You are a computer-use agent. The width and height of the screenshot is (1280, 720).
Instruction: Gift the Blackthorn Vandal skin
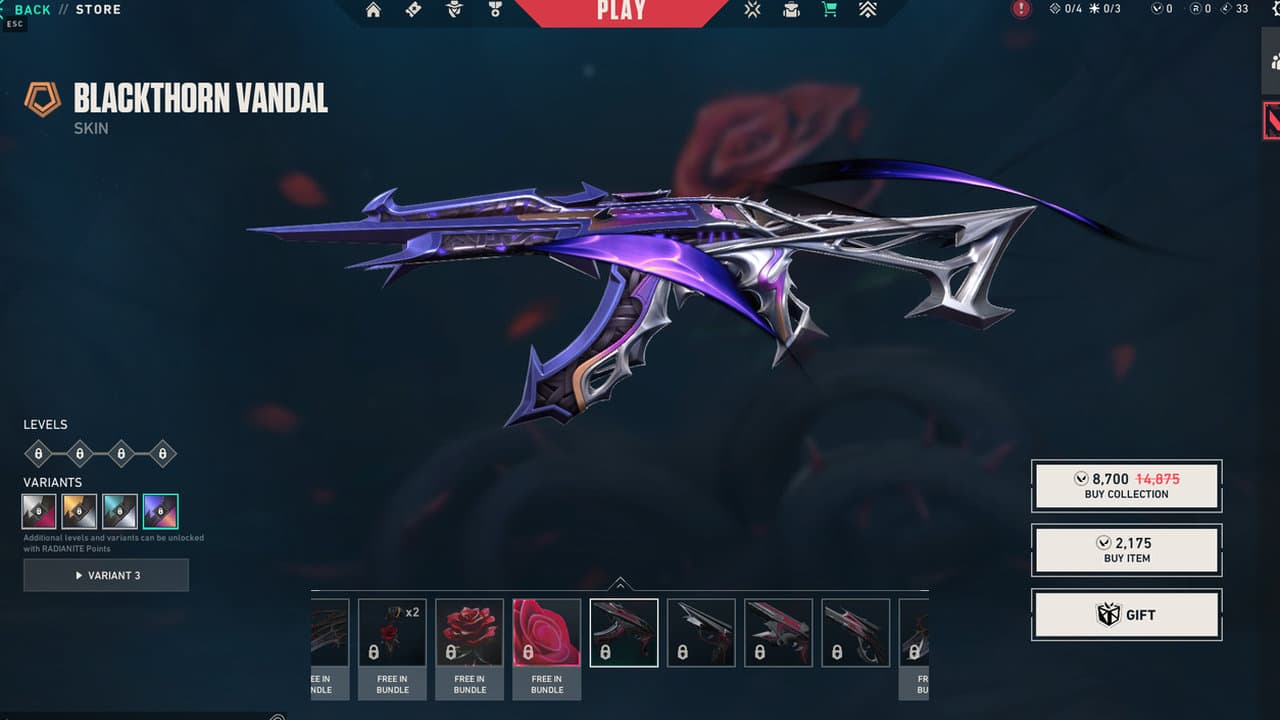click(x=1126, y=614)
